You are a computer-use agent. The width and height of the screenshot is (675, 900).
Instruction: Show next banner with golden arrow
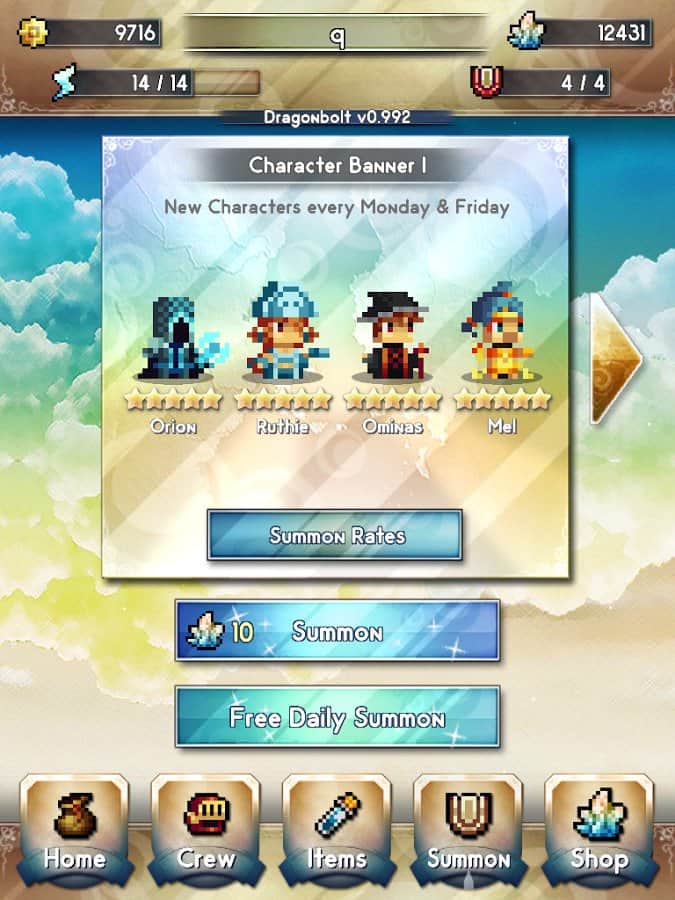(x=614, y=357)
